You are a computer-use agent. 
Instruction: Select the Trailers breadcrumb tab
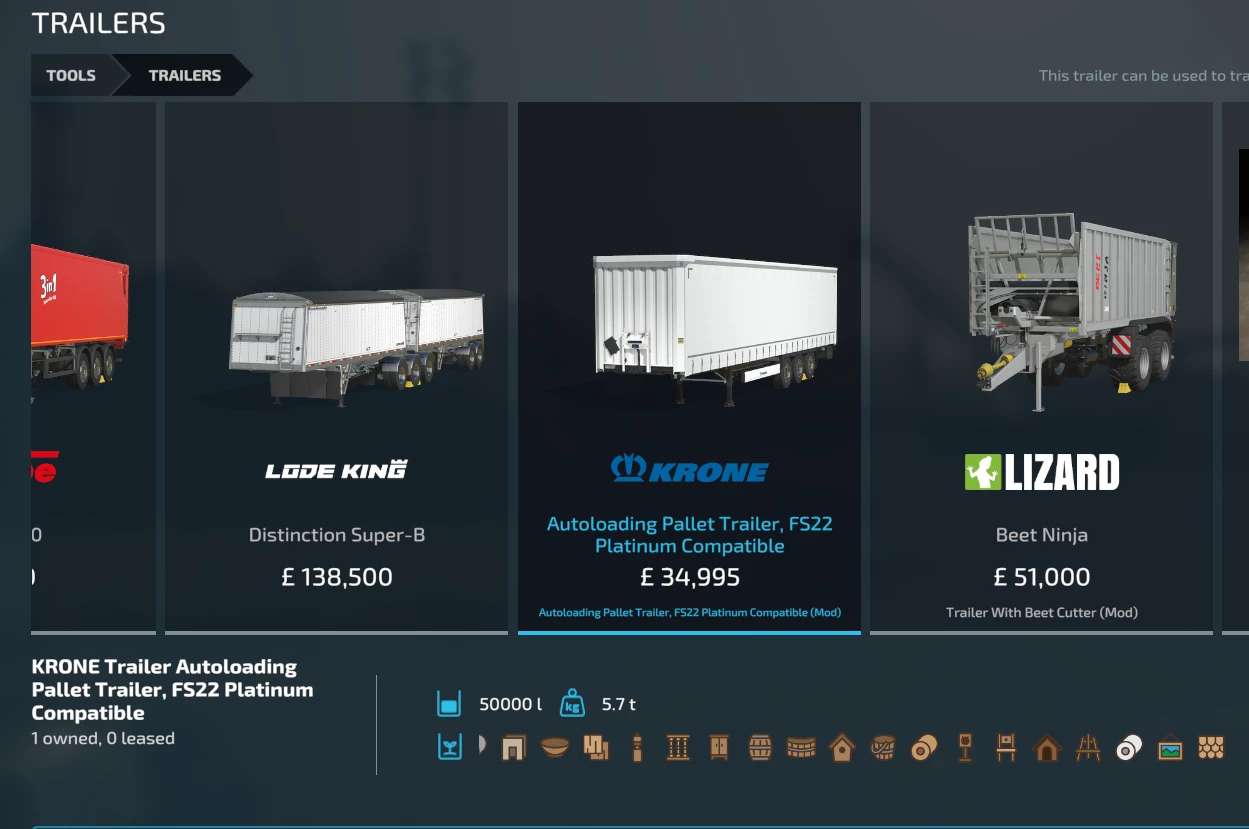(184, 76)
